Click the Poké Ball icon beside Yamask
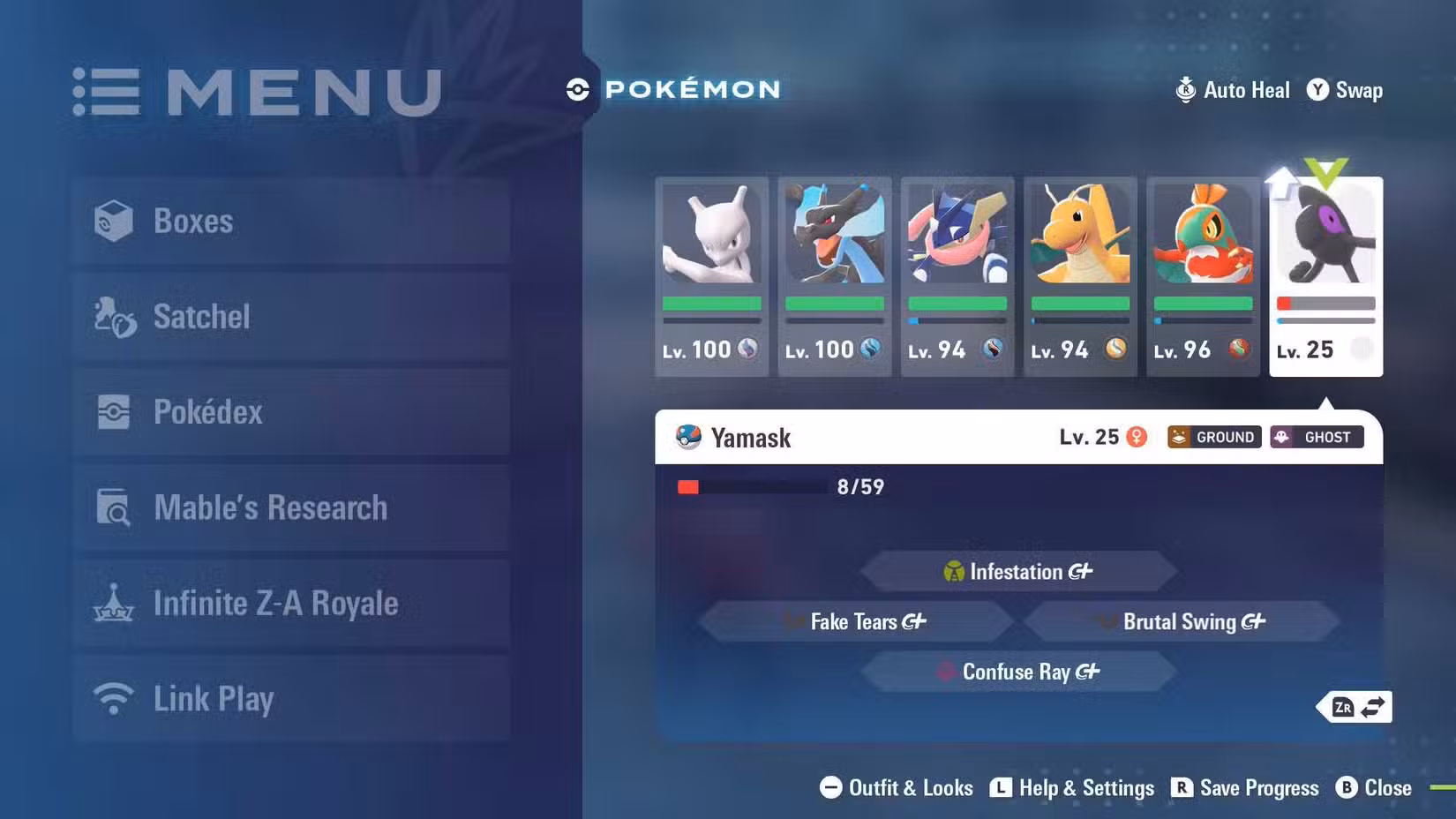 [x=687, y=436]
